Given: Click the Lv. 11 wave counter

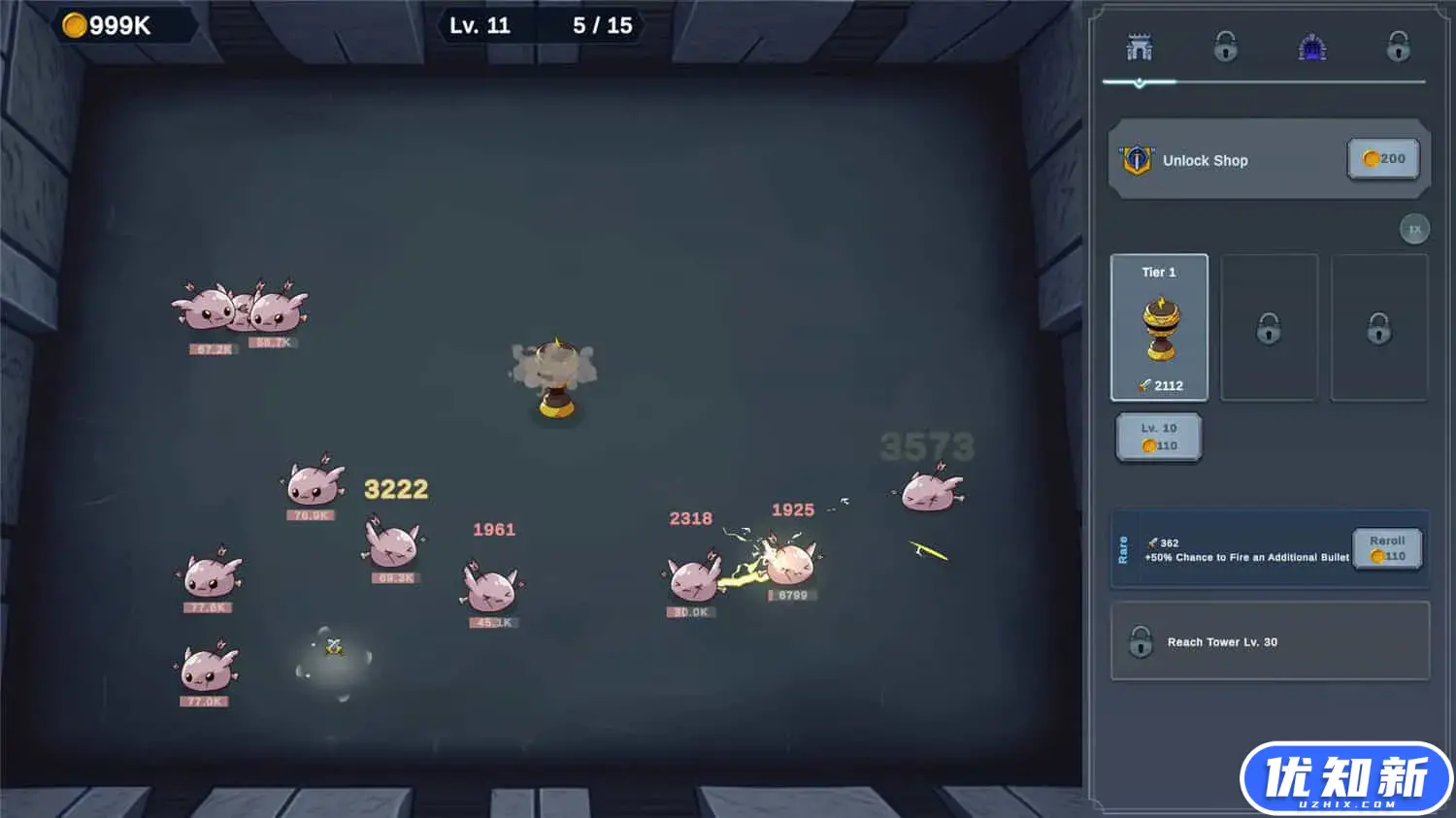Looking at the screenshot, I should (x=480, y=25).
